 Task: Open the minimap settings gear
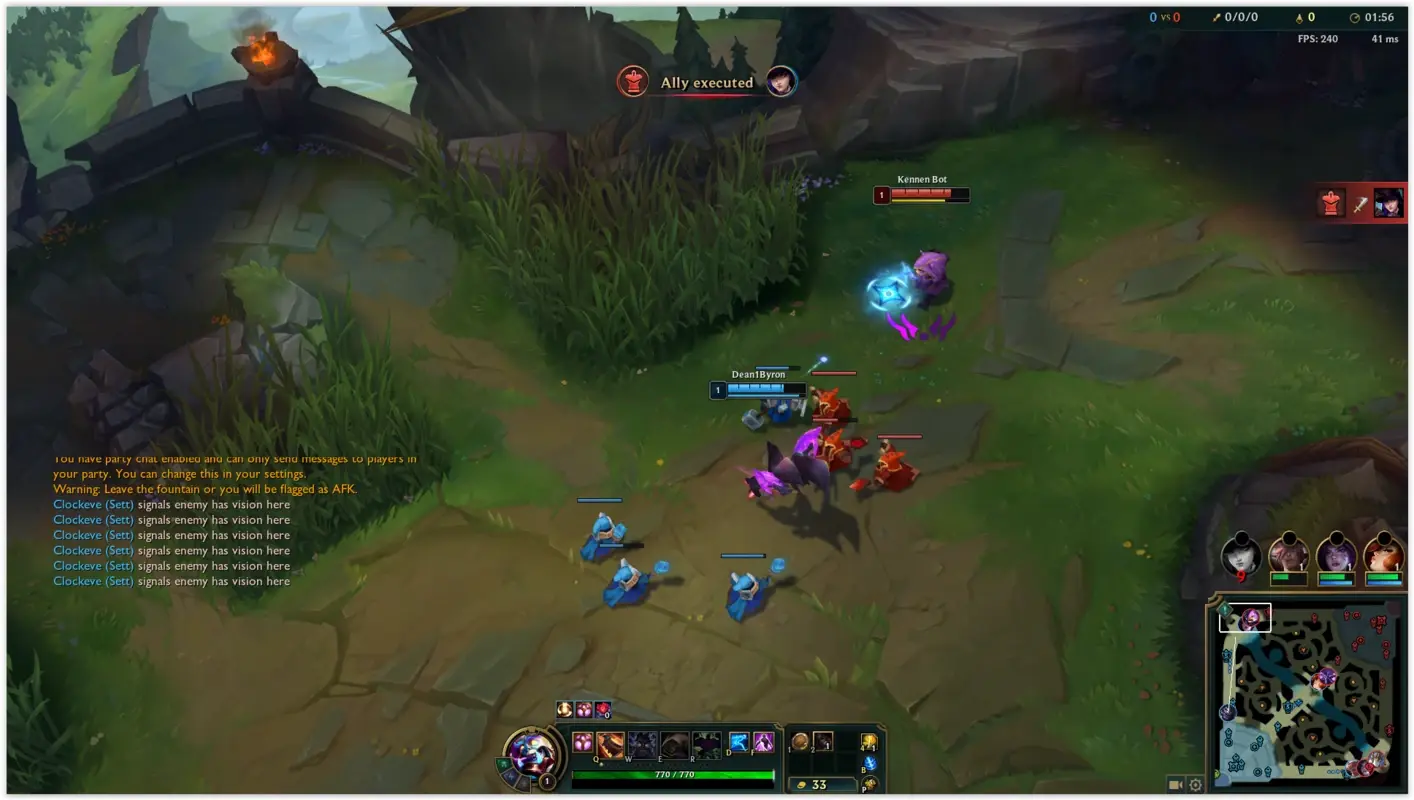point(1196,785)
